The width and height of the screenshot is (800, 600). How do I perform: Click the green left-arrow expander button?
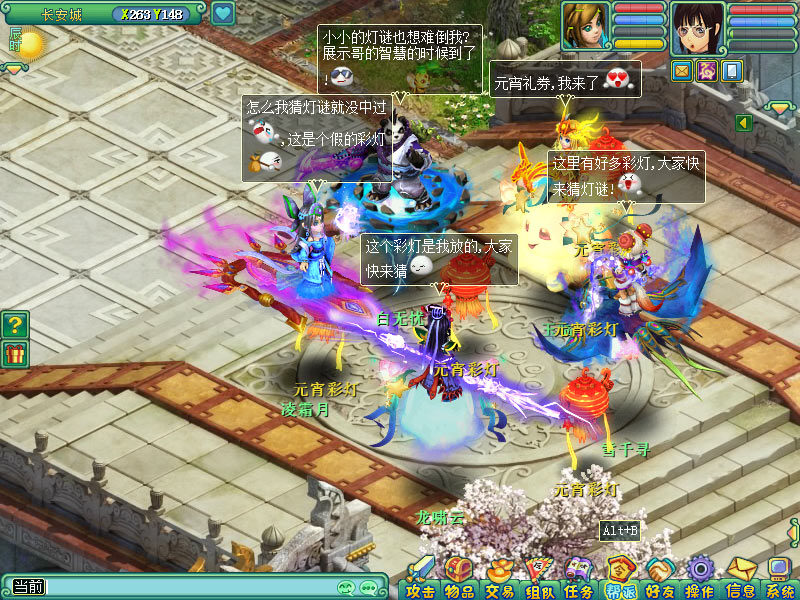click(x=743, y=122)
